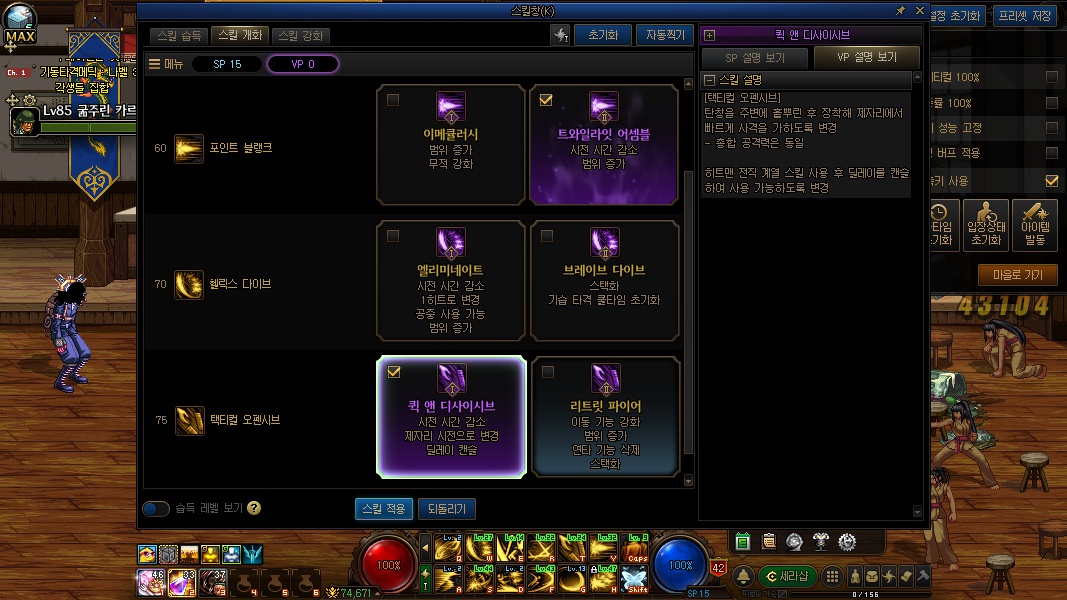Uncheck the 트와일라잇 어셈블 checkbox
Screen dimensions: 1067x600
coord(546,100)
